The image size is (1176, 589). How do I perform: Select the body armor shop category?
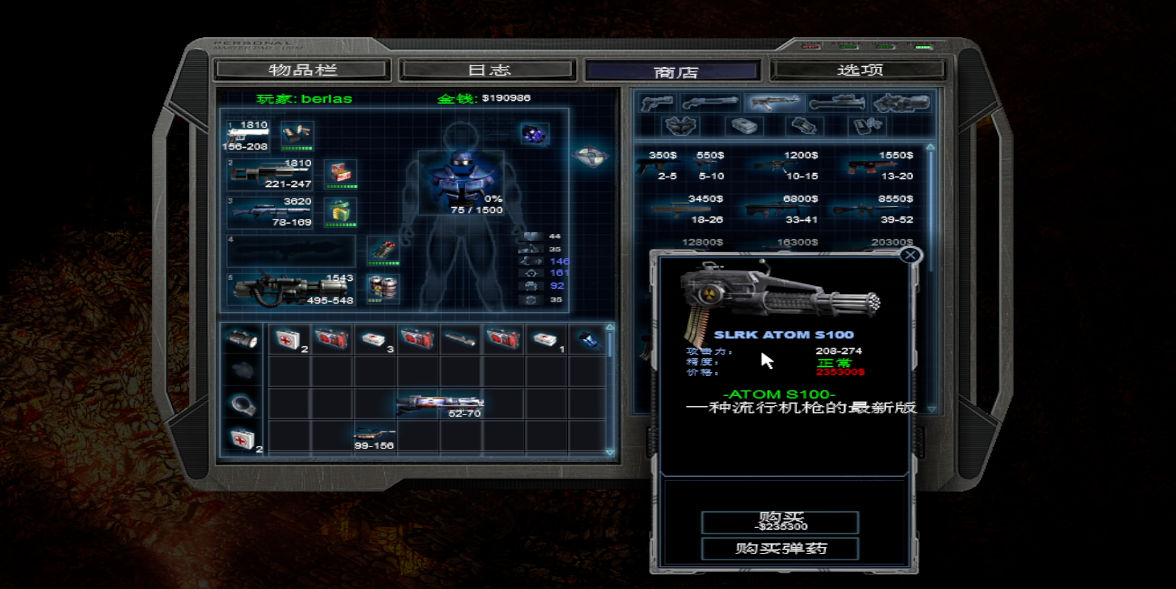click(681, 126)
